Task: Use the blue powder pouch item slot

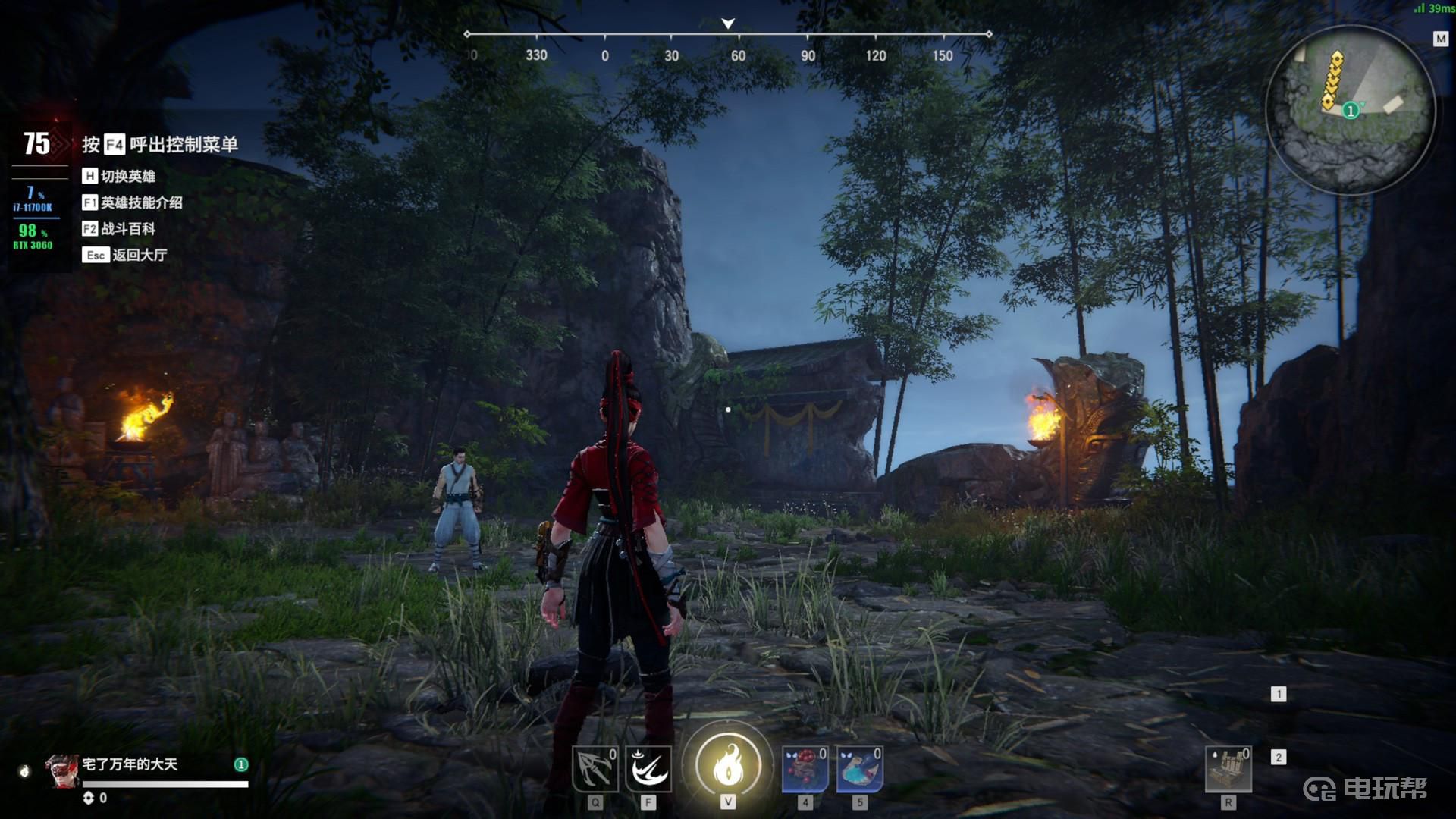Action: tap(859, 769)
